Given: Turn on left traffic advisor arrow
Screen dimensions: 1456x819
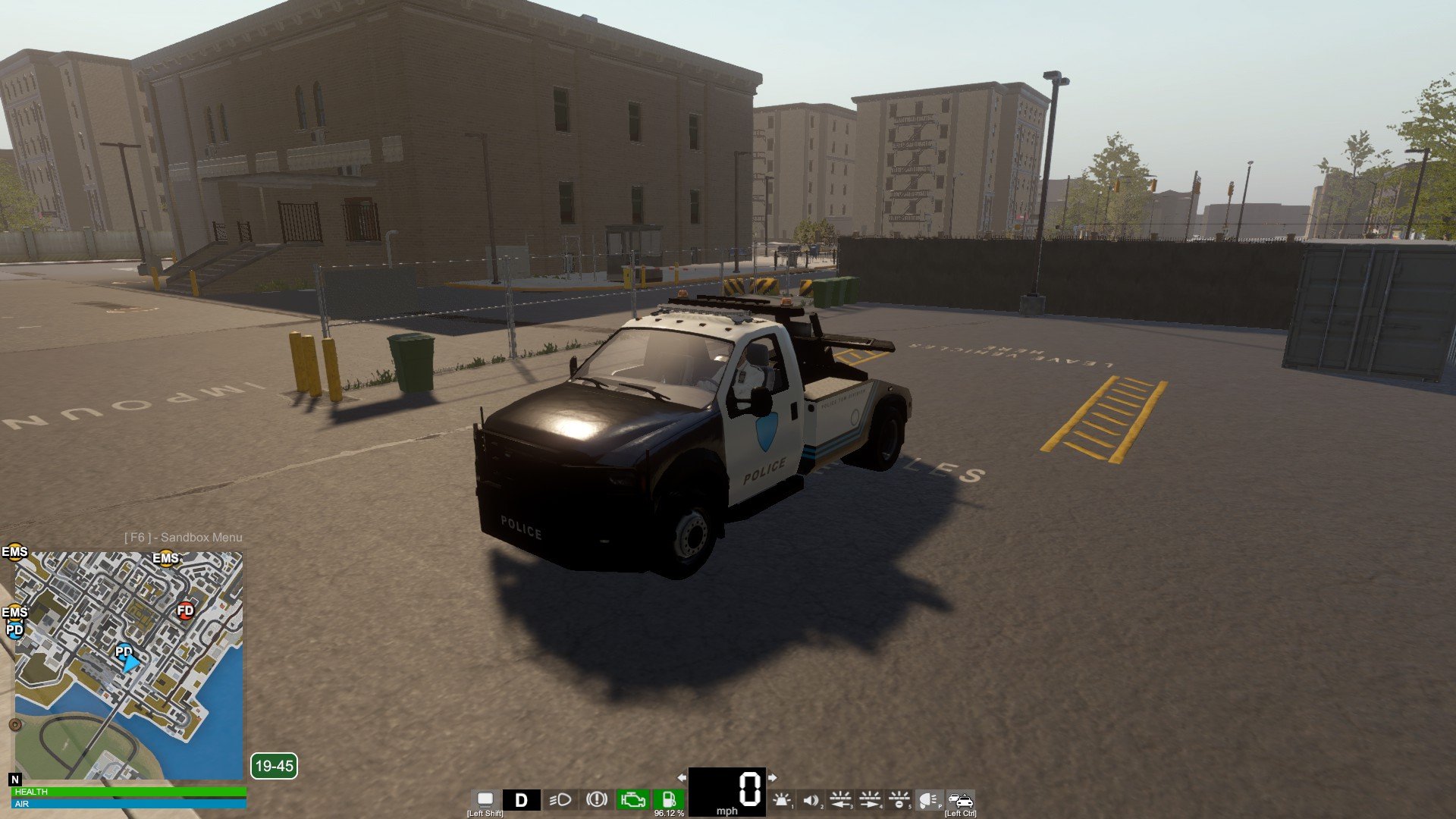Looking at the screenshot, I should (x=840, y=799).
